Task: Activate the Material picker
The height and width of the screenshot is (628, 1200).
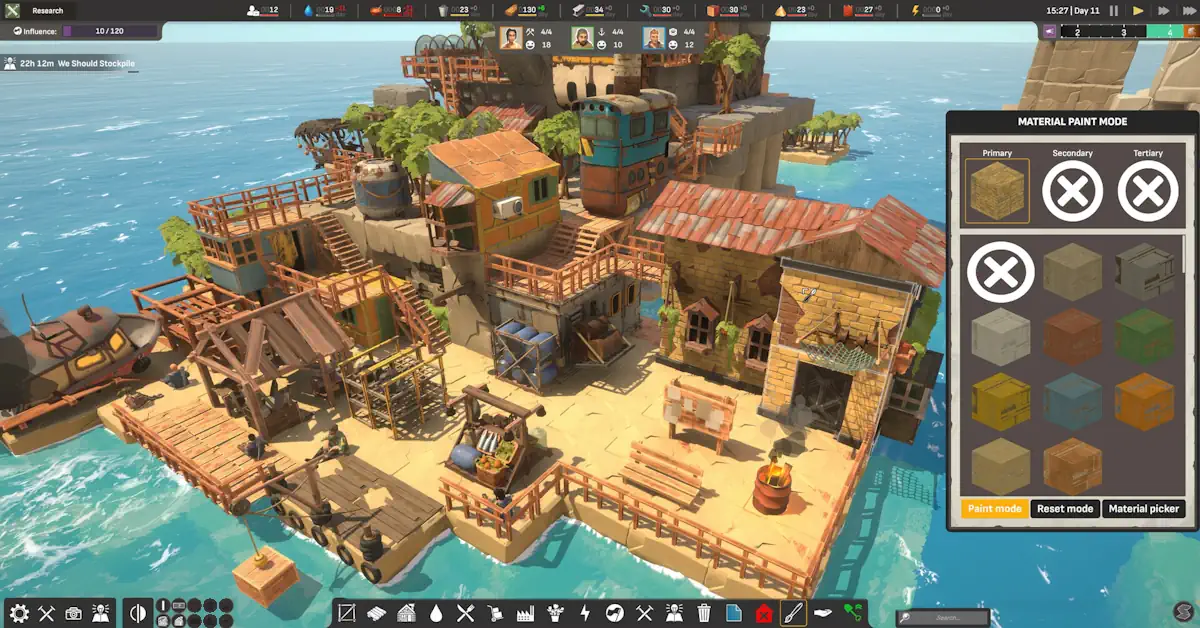Action: point(1142,509)
